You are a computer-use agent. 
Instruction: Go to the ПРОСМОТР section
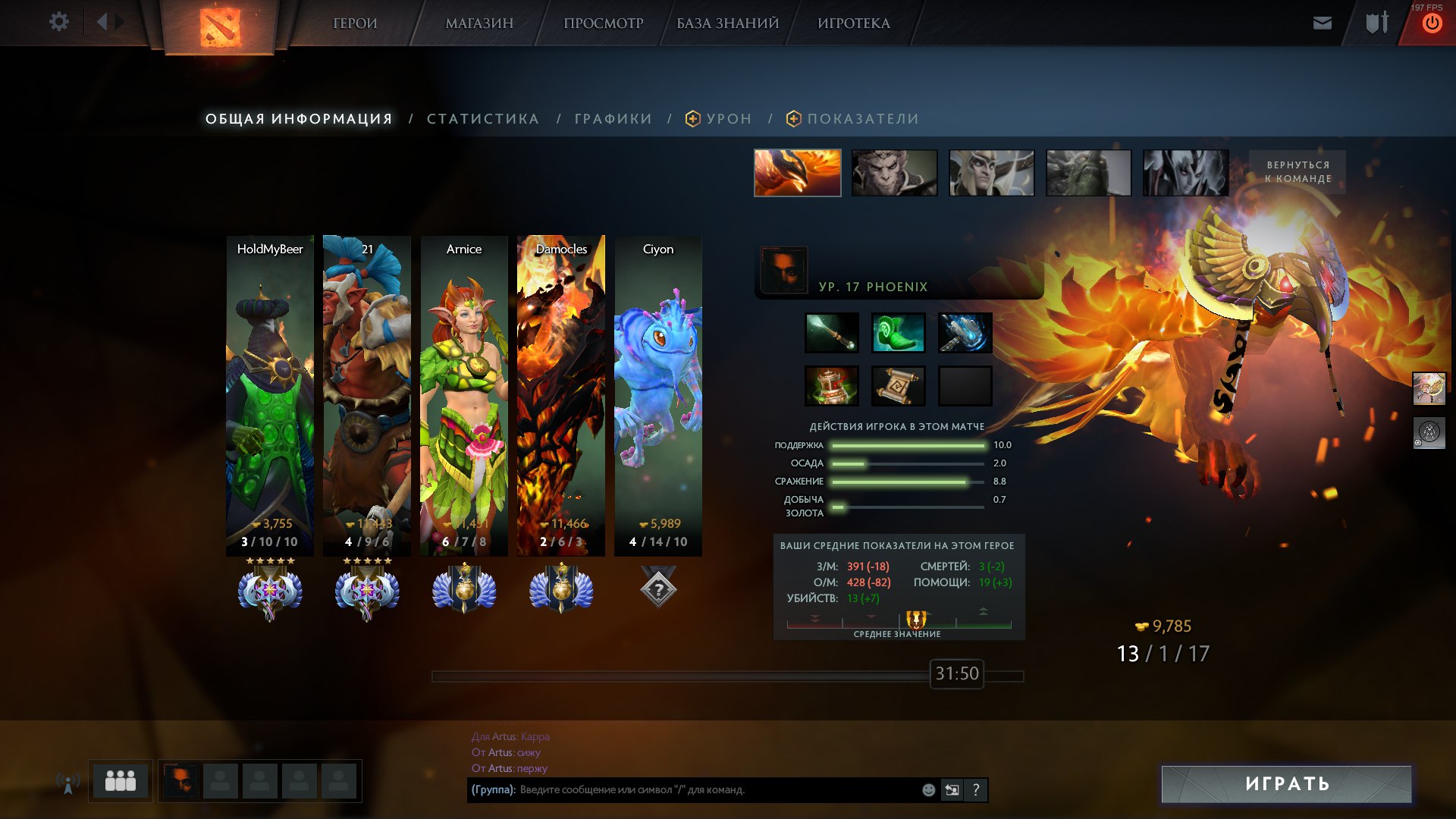(x=603, y=24)
